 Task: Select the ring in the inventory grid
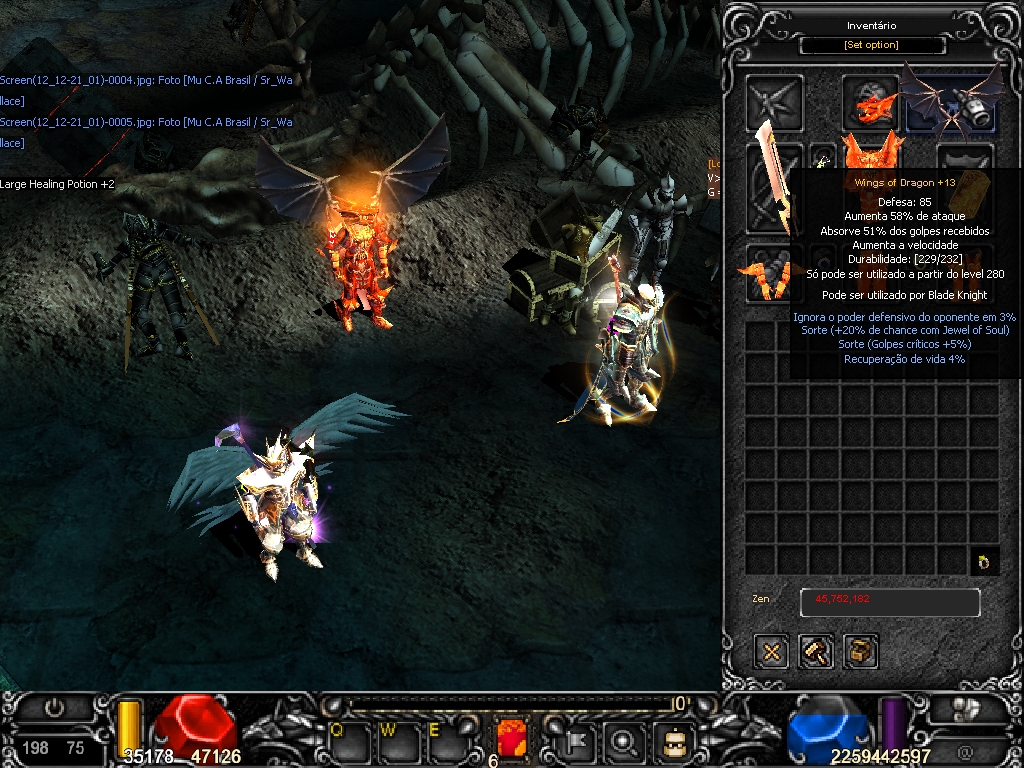tap(984, 562)
